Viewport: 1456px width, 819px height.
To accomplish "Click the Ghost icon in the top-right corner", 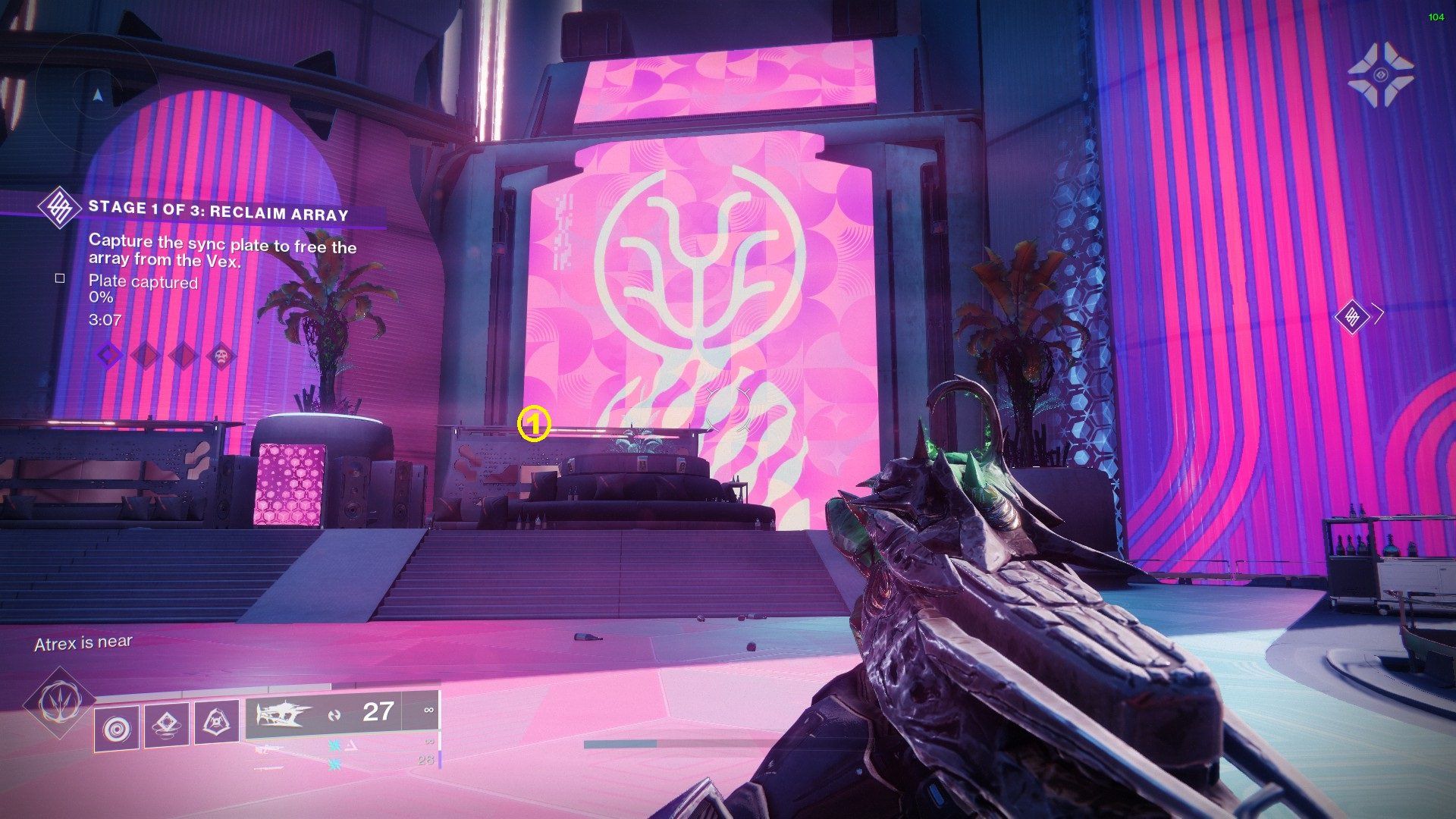I will 1380,74.
